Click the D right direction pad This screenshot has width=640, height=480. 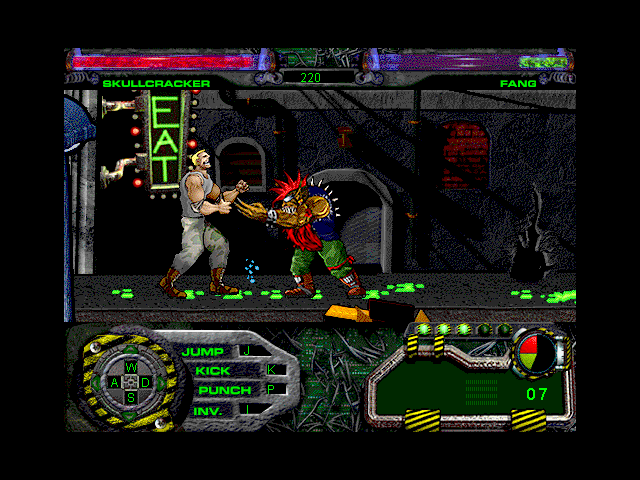click(145, 382)
